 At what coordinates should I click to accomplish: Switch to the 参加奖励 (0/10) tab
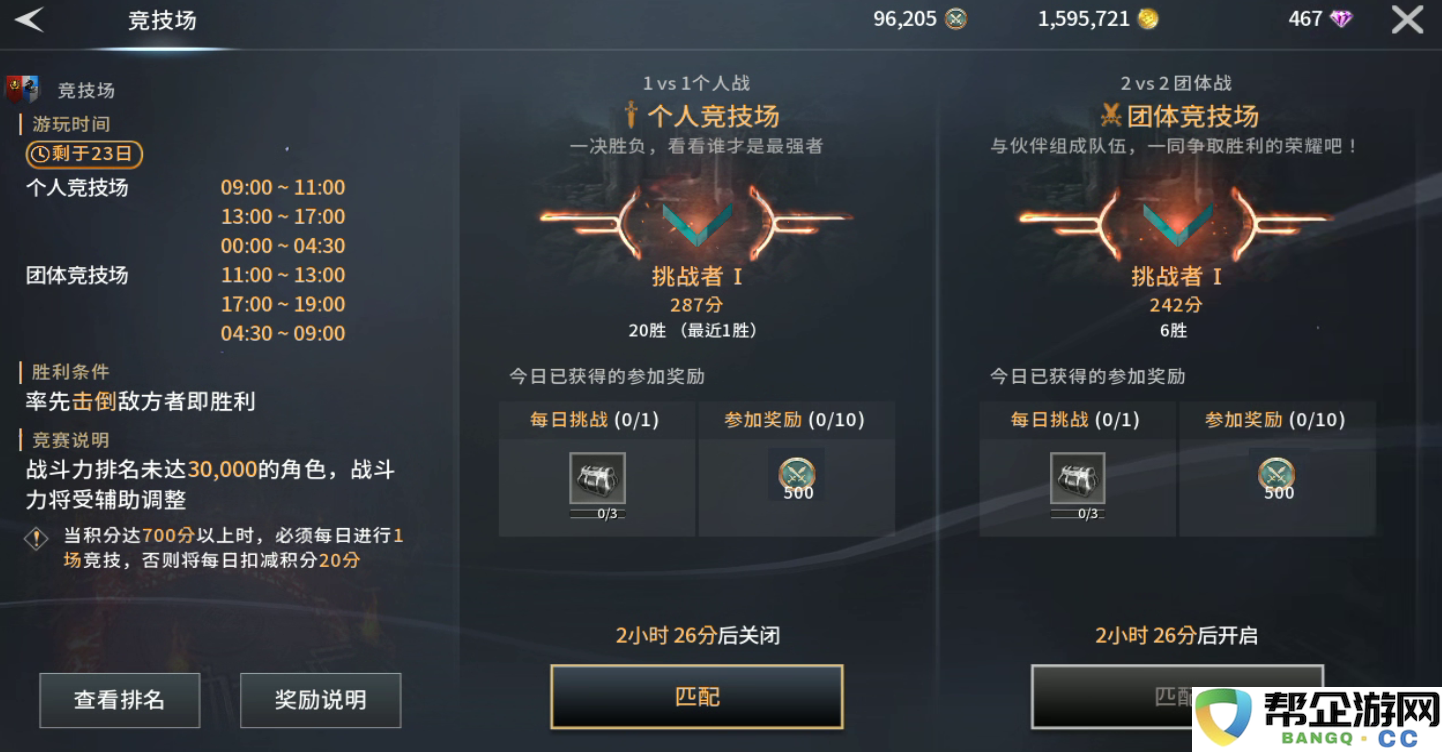coord(796,420)
